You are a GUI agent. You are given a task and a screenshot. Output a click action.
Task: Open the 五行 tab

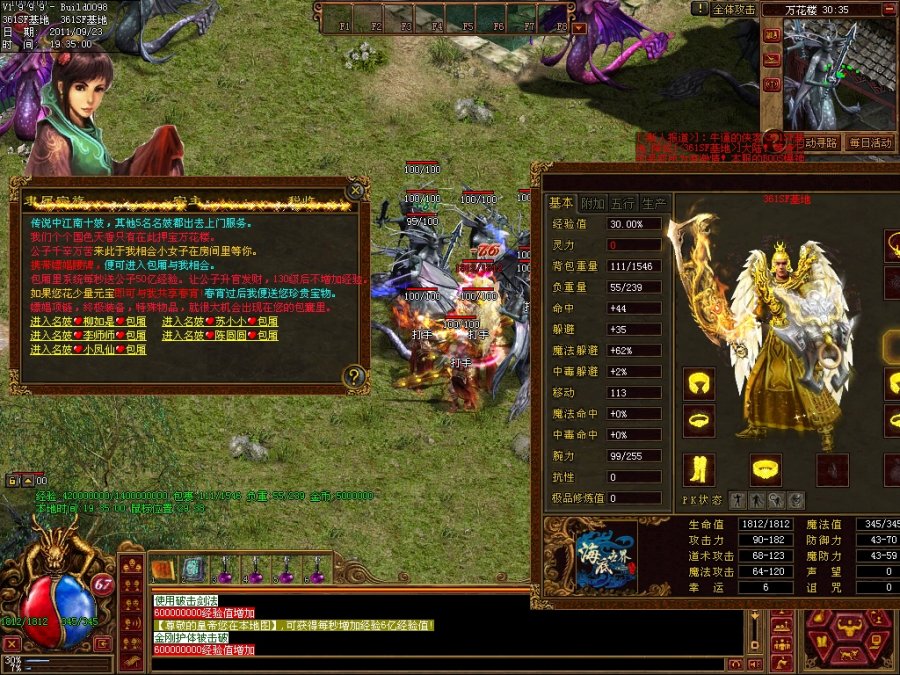[x=623, y=204]
